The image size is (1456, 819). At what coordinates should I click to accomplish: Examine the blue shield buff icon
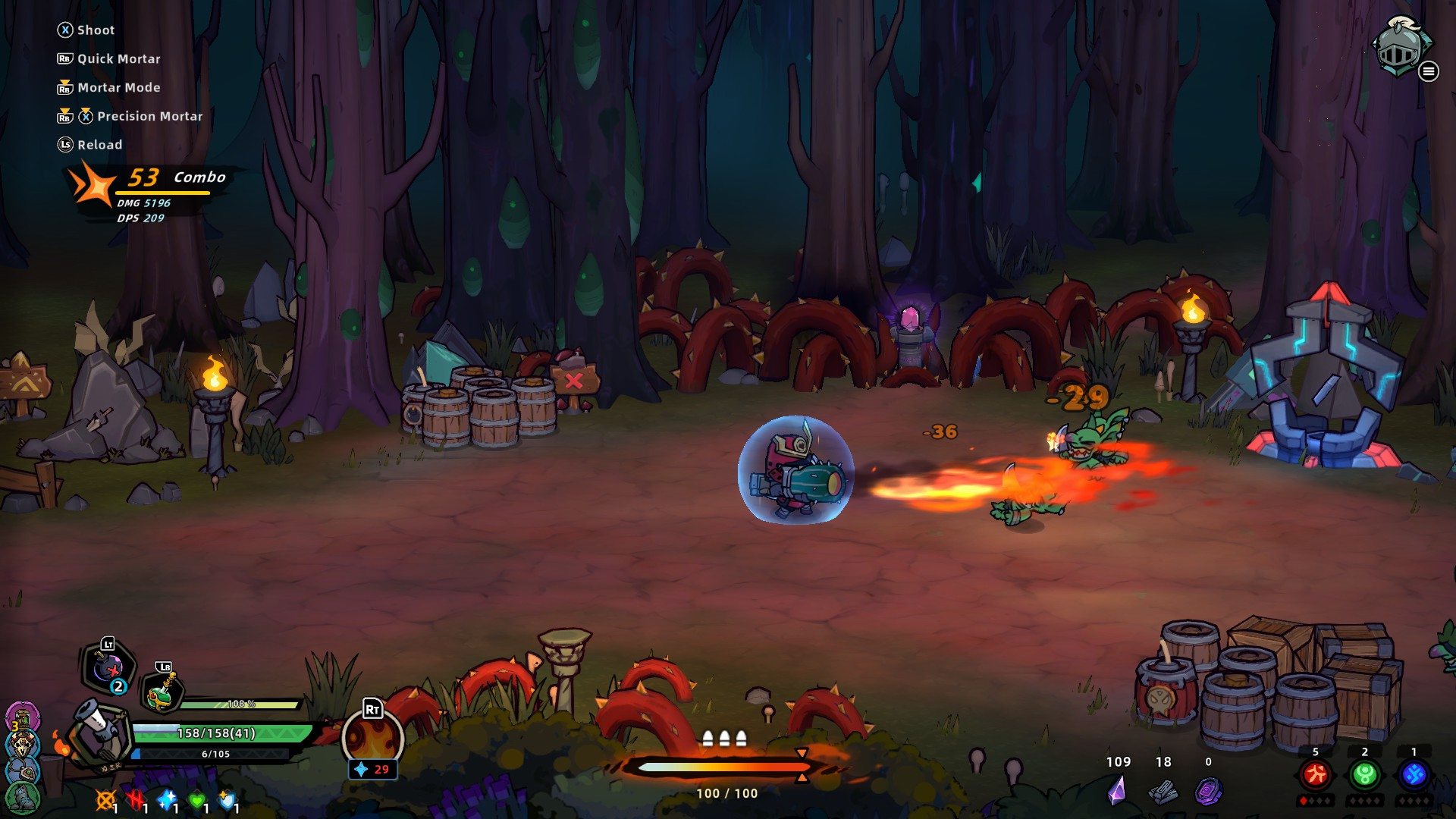(x=227, y=799)
